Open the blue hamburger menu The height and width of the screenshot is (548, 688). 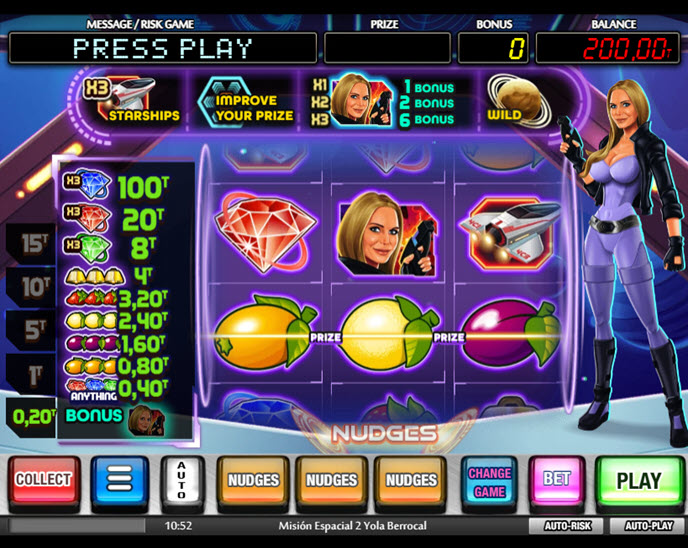pyautogui.click(x=119, y=481)
